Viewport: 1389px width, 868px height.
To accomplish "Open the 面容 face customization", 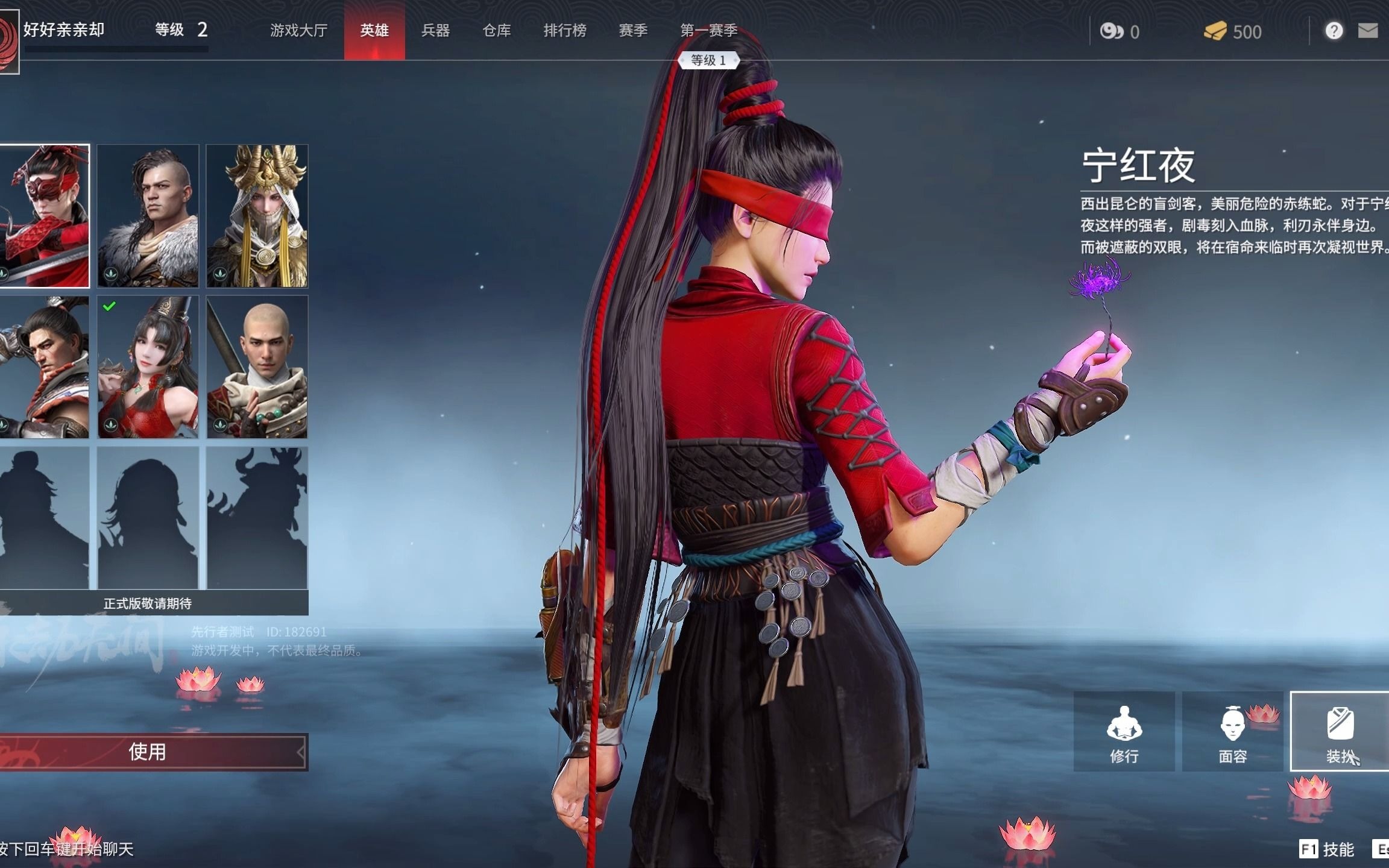I will [x=1232, y=731].
